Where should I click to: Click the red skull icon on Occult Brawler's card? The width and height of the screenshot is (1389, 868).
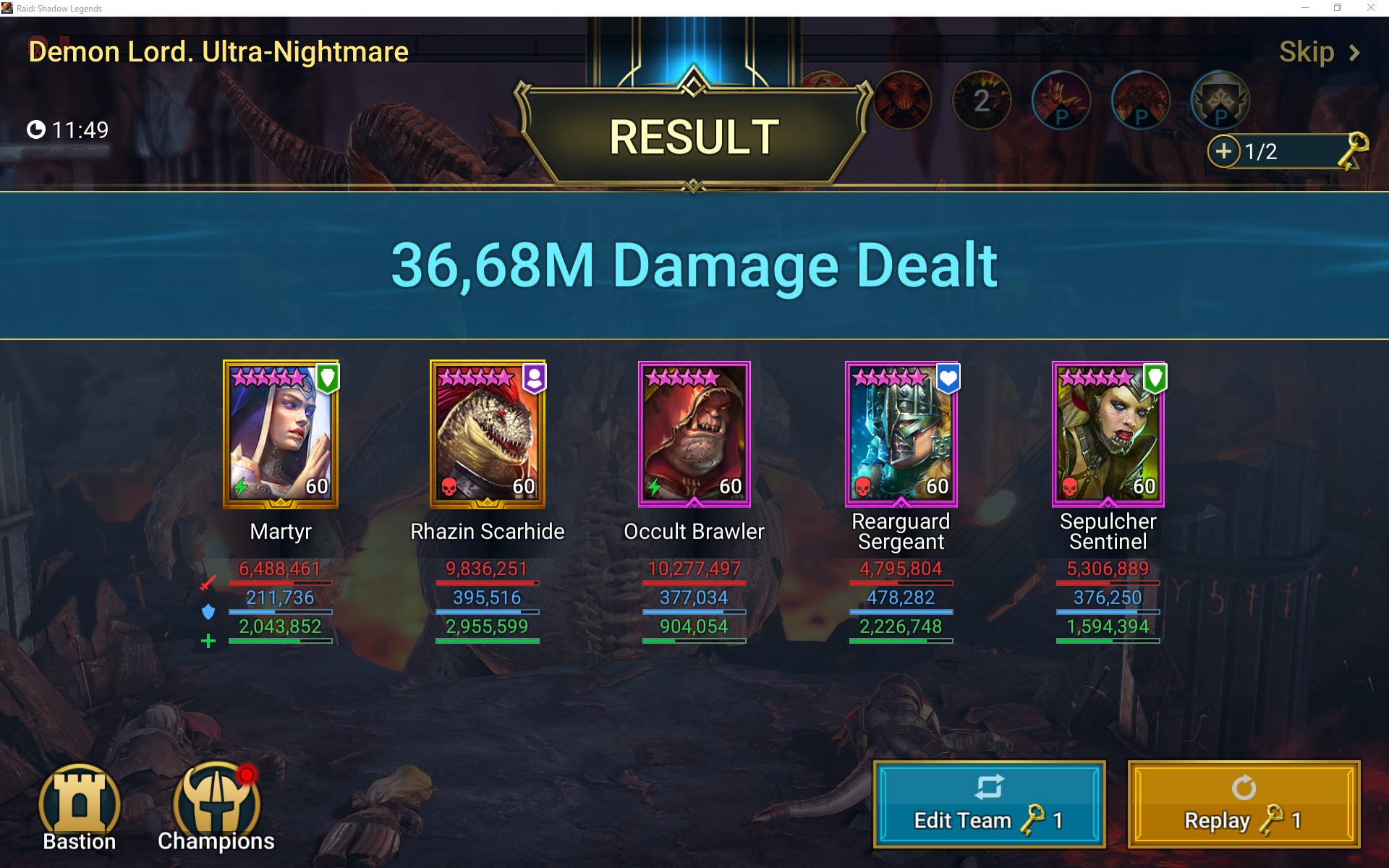(653, 487)
